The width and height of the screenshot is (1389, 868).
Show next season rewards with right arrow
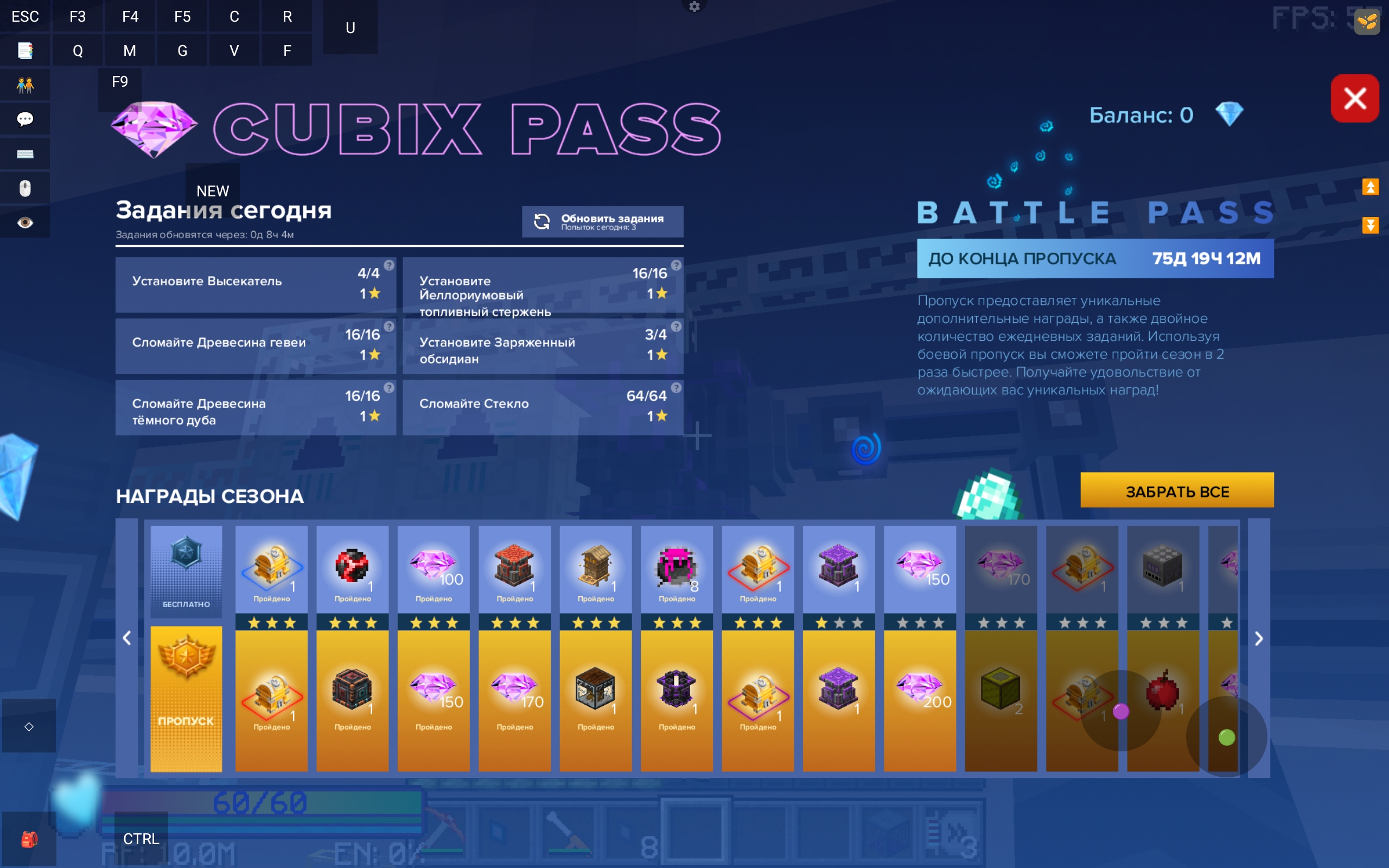coord(1258,639)
